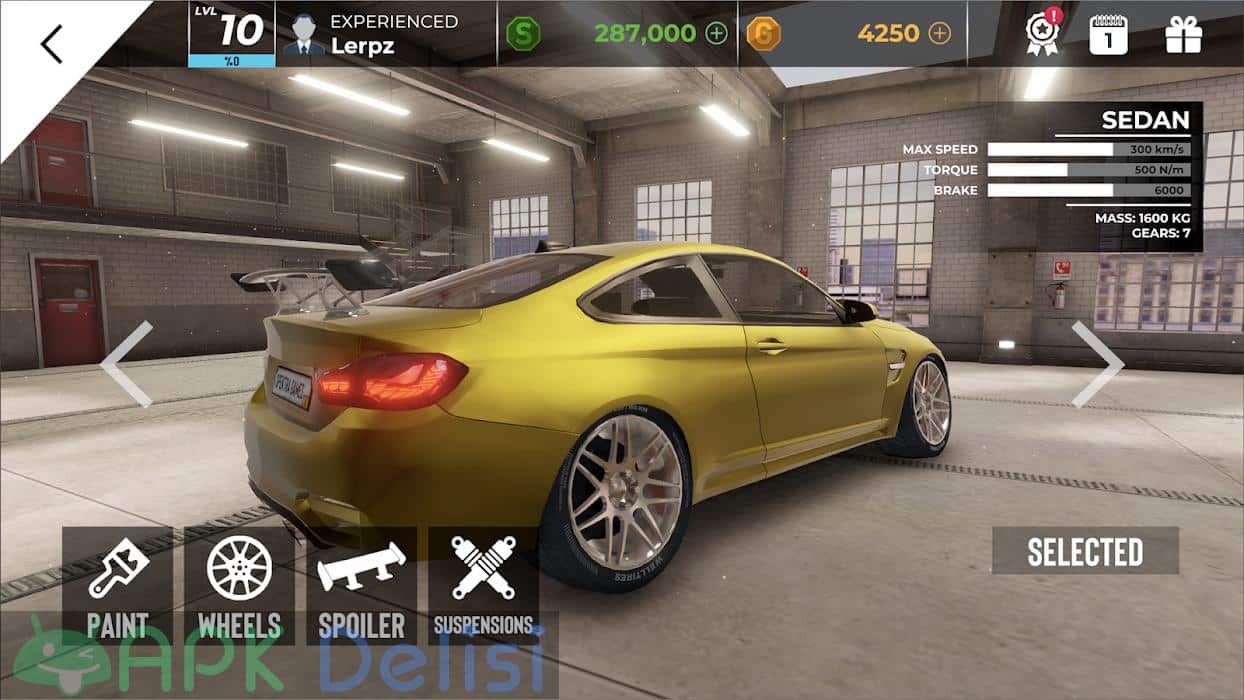Open the Wheels customization menu
The image size is (1244, 700).
239,586
